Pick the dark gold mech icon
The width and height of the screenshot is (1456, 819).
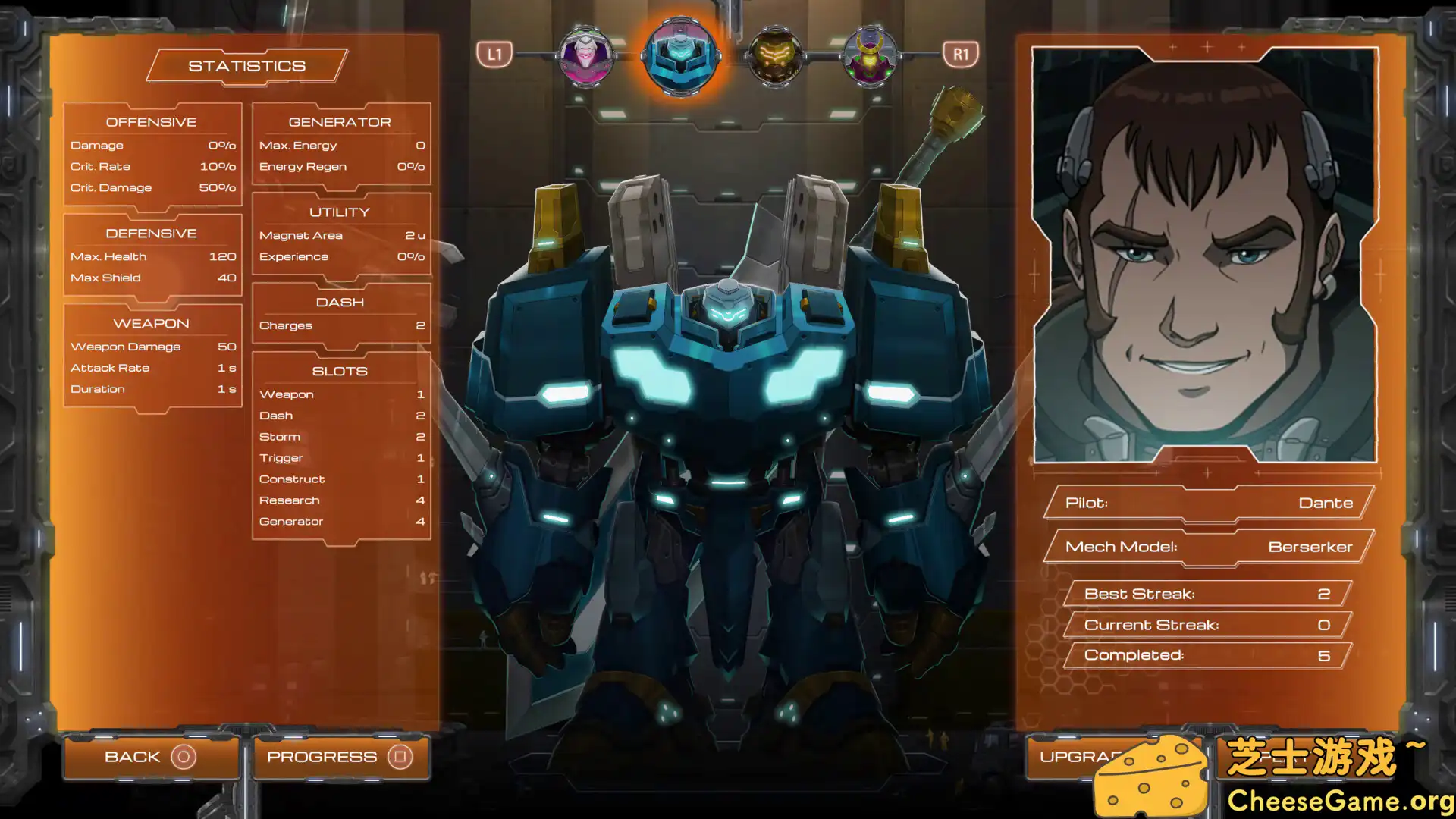(x=774, y=55)
